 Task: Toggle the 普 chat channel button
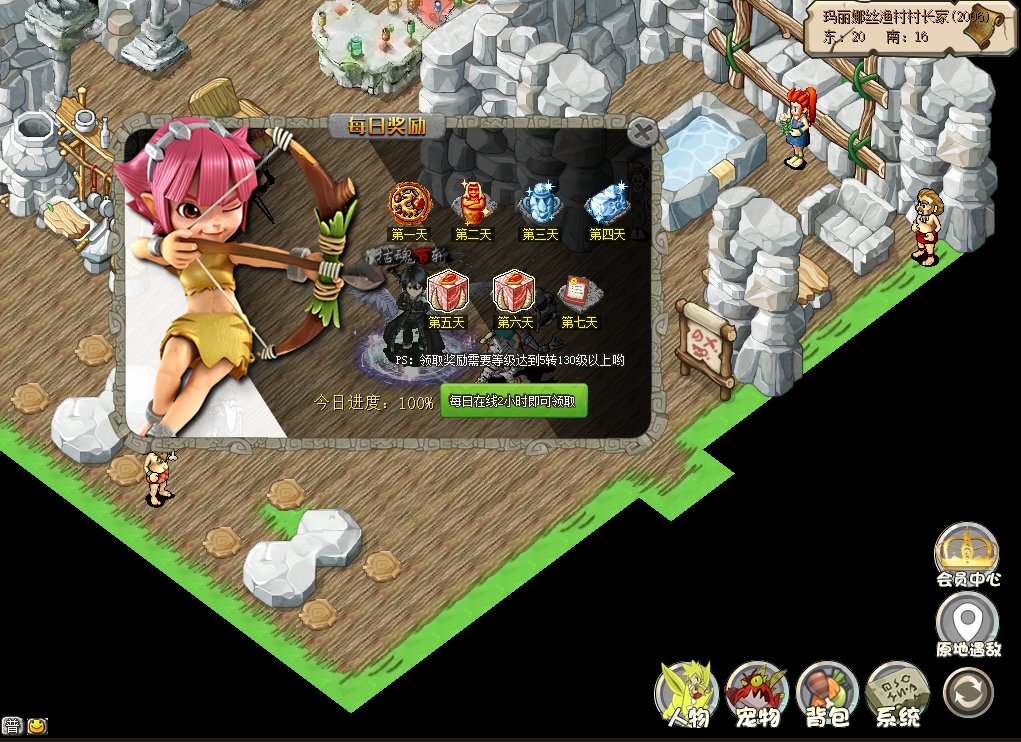13,726
